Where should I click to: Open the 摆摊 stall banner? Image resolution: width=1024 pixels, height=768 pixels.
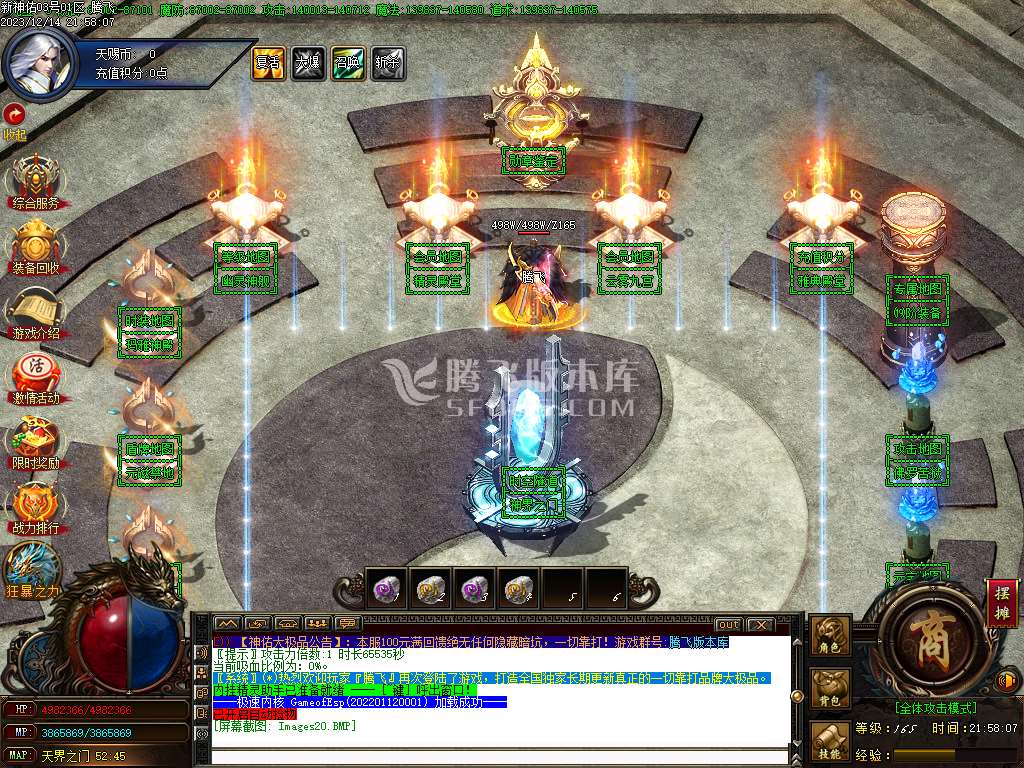[1002, 603]
